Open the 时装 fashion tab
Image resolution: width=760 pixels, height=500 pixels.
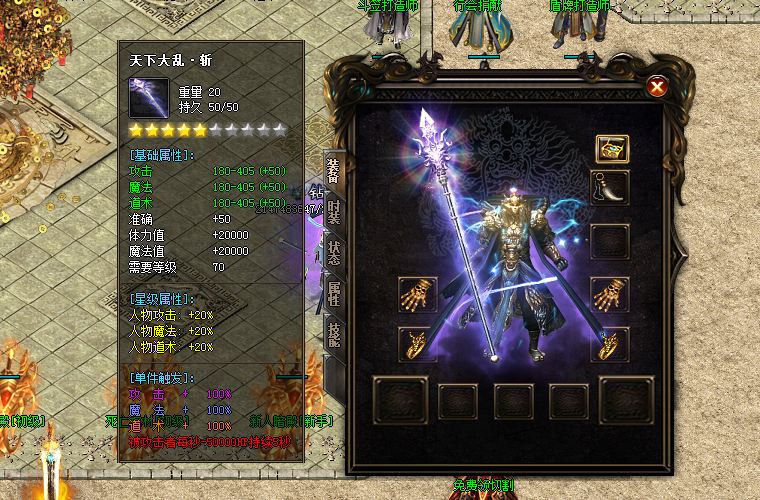334,214
